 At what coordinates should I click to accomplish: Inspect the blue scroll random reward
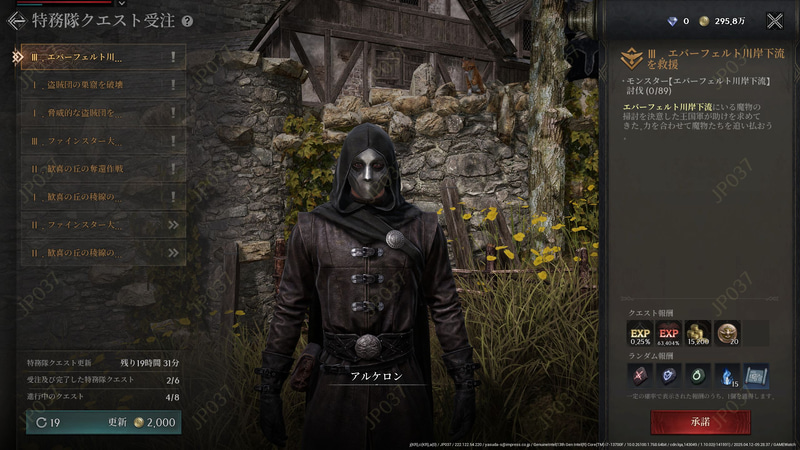[x=756, y=376]
